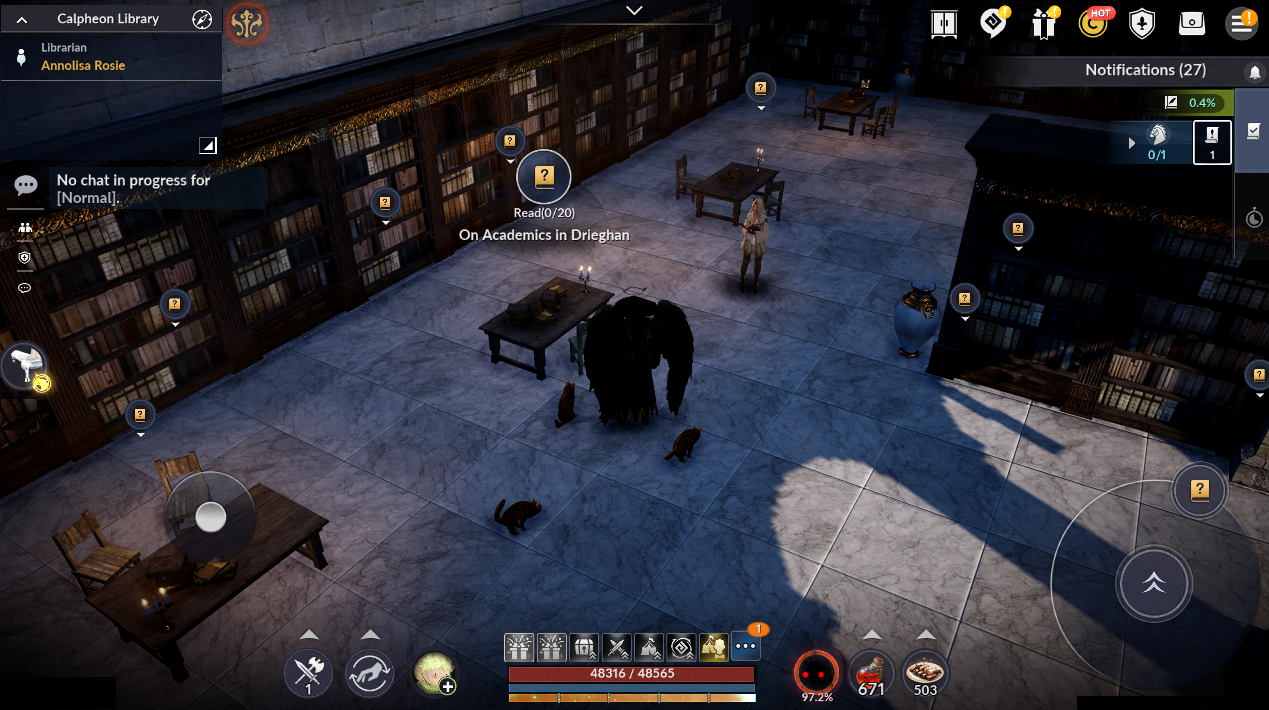
Task: Open the inventory bag icon
Action: click(x=1192, y=23)
